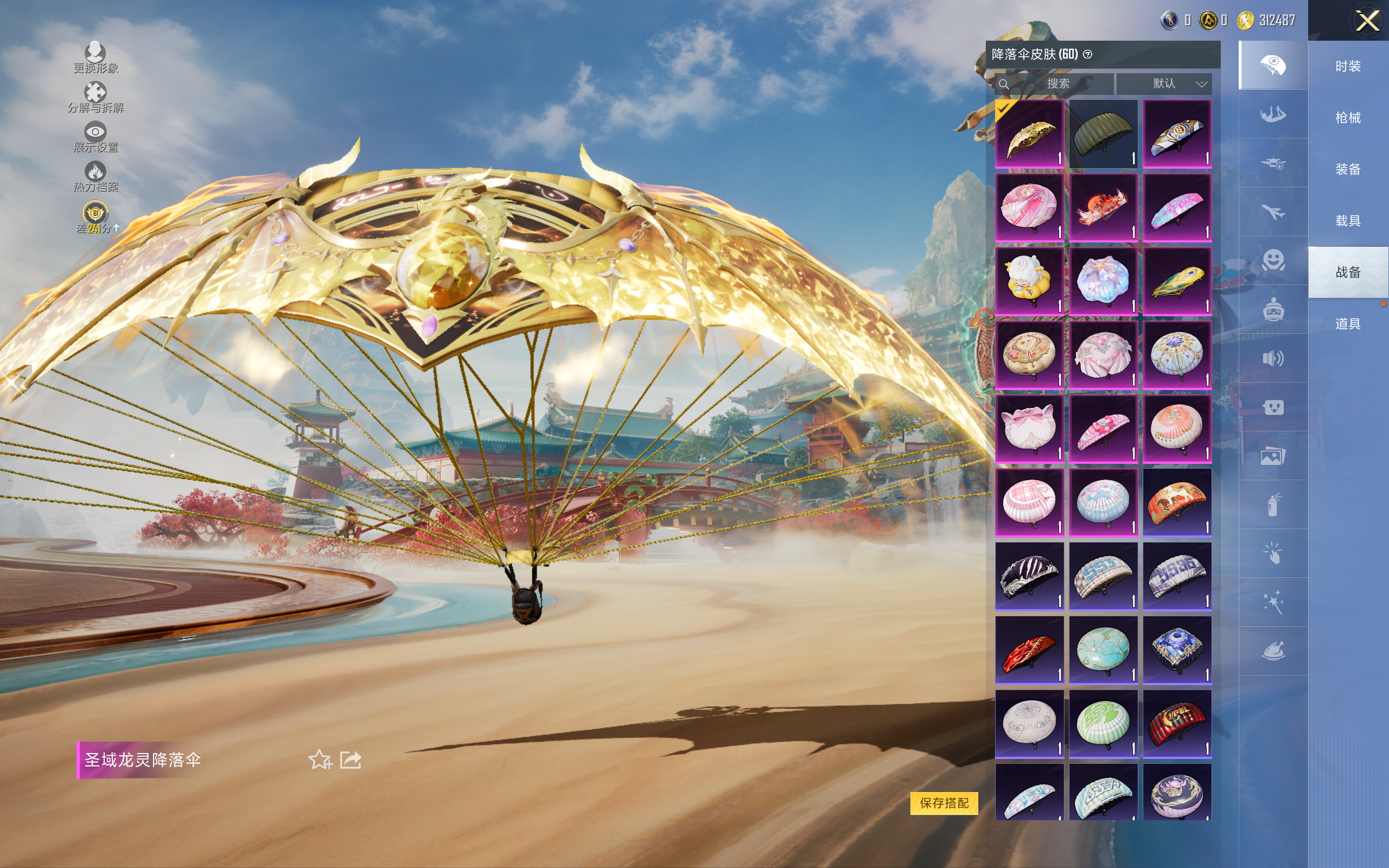Open the airplane skins subcategory icon
Screen dimensions: 1389x868
point(1272,212)
